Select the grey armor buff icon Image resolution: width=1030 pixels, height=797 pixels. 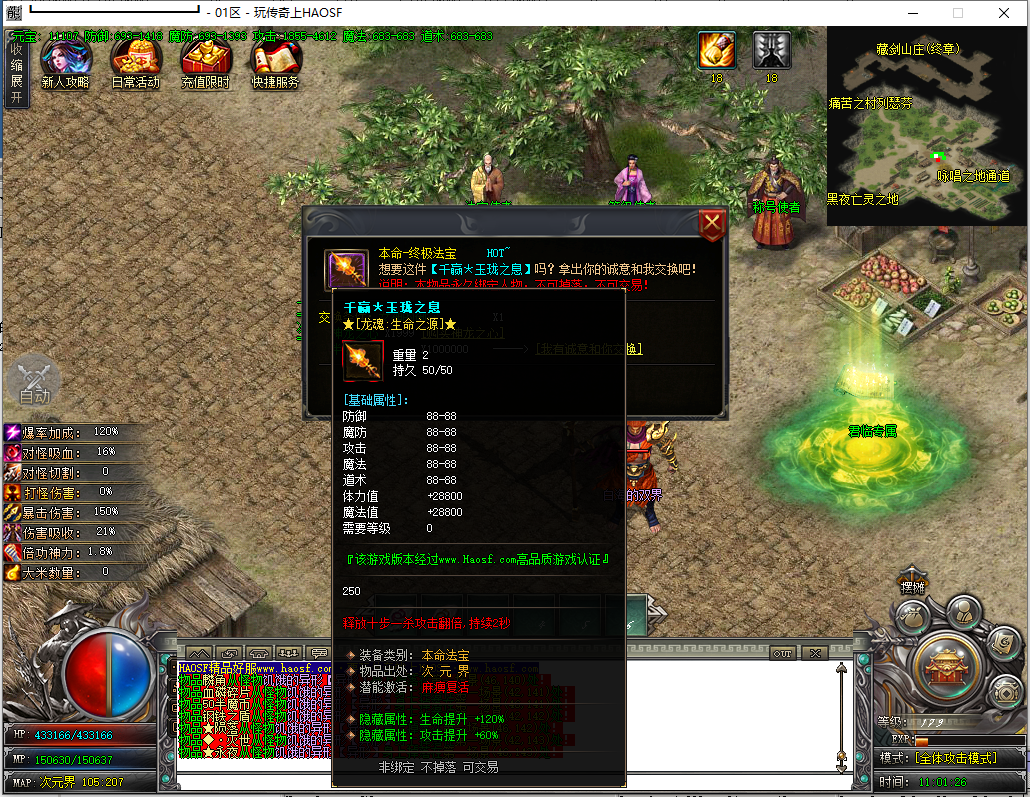pos(771,50)
